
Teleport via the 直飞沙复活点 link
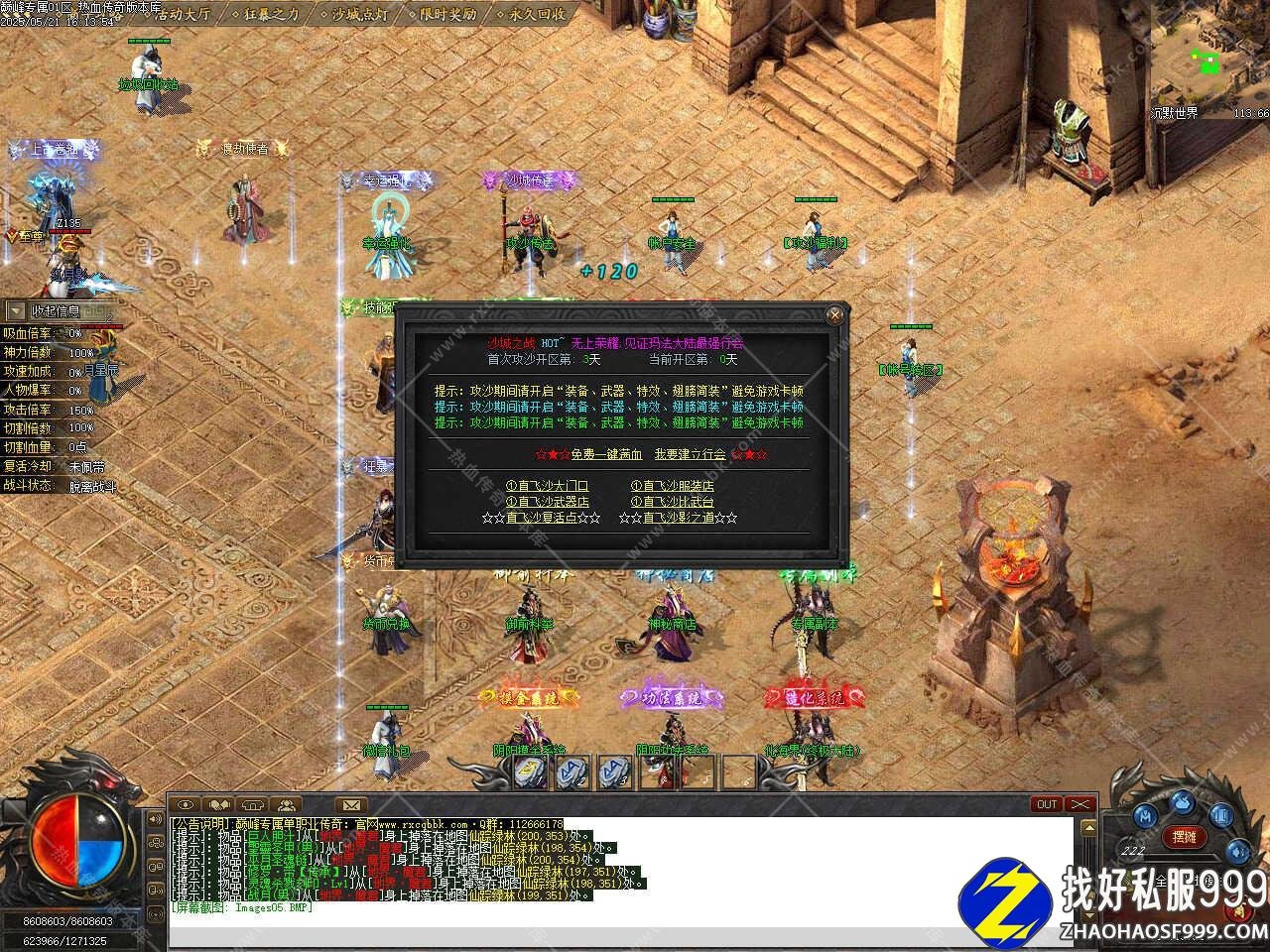[541, 518]
